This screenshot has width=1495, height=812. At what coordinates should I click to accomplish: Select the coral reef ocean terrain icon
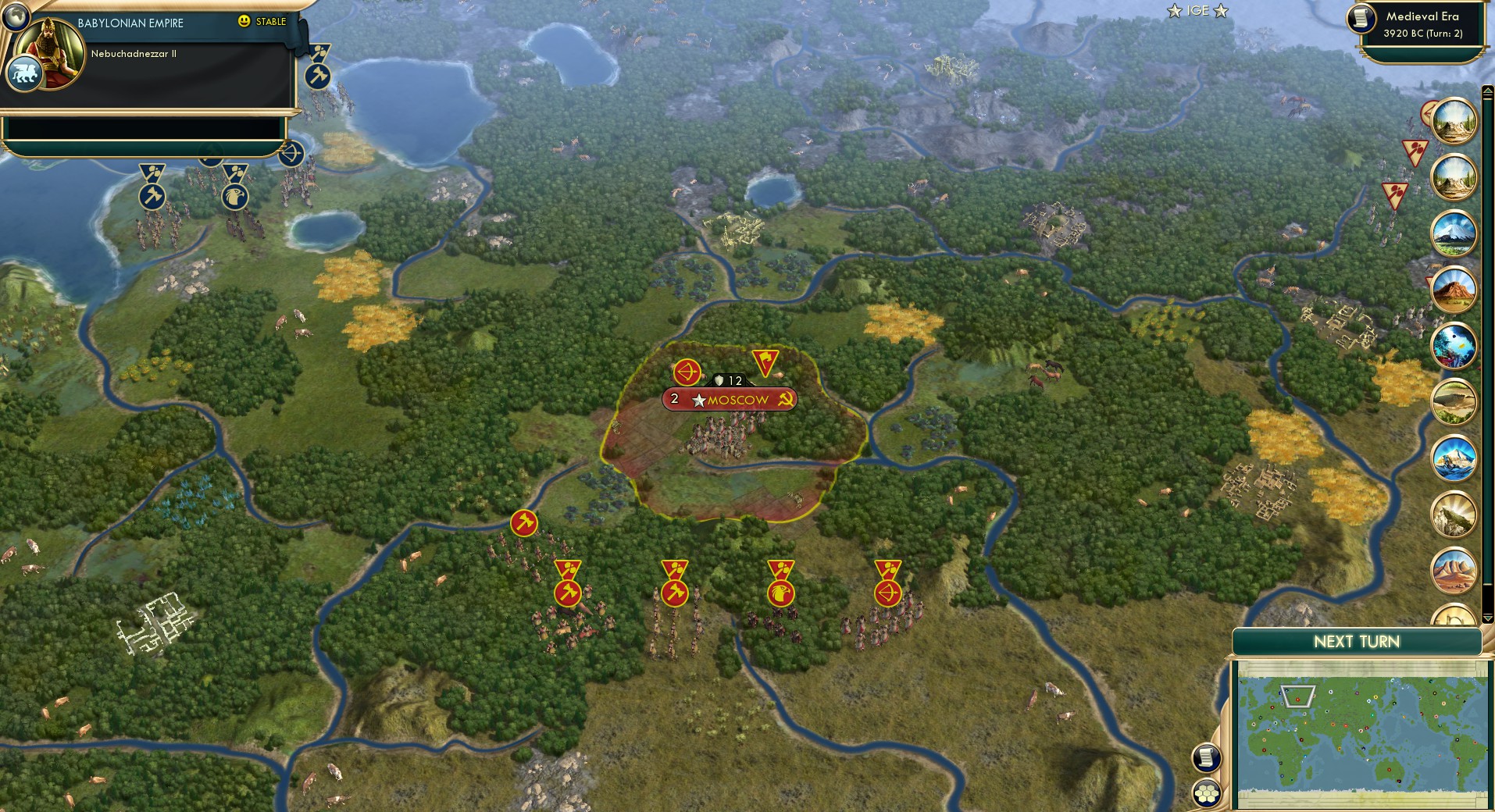1454,345
